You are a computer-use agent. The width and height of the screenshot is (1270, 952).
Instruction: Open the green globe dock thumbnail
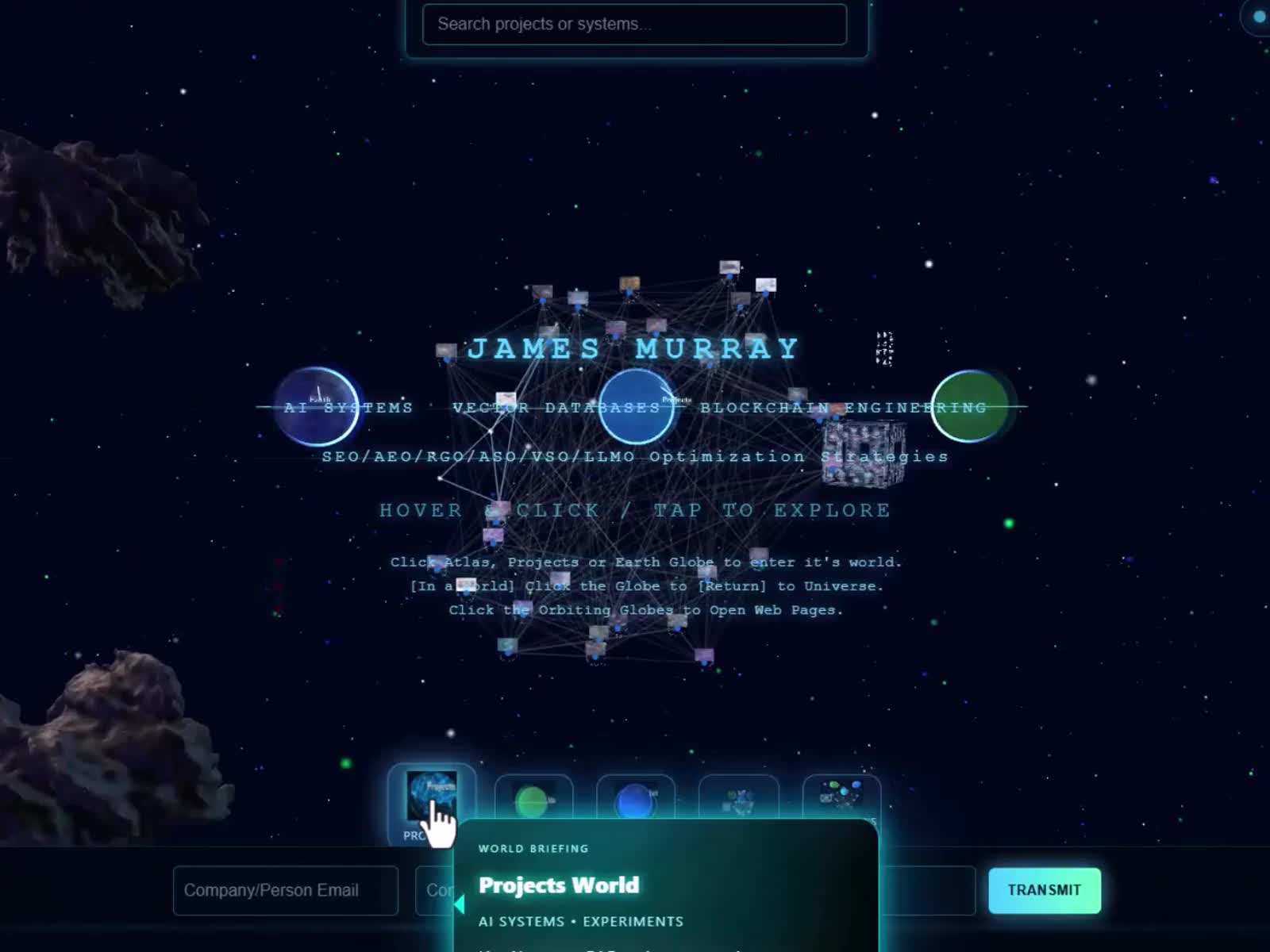click(x=533, y=801)
